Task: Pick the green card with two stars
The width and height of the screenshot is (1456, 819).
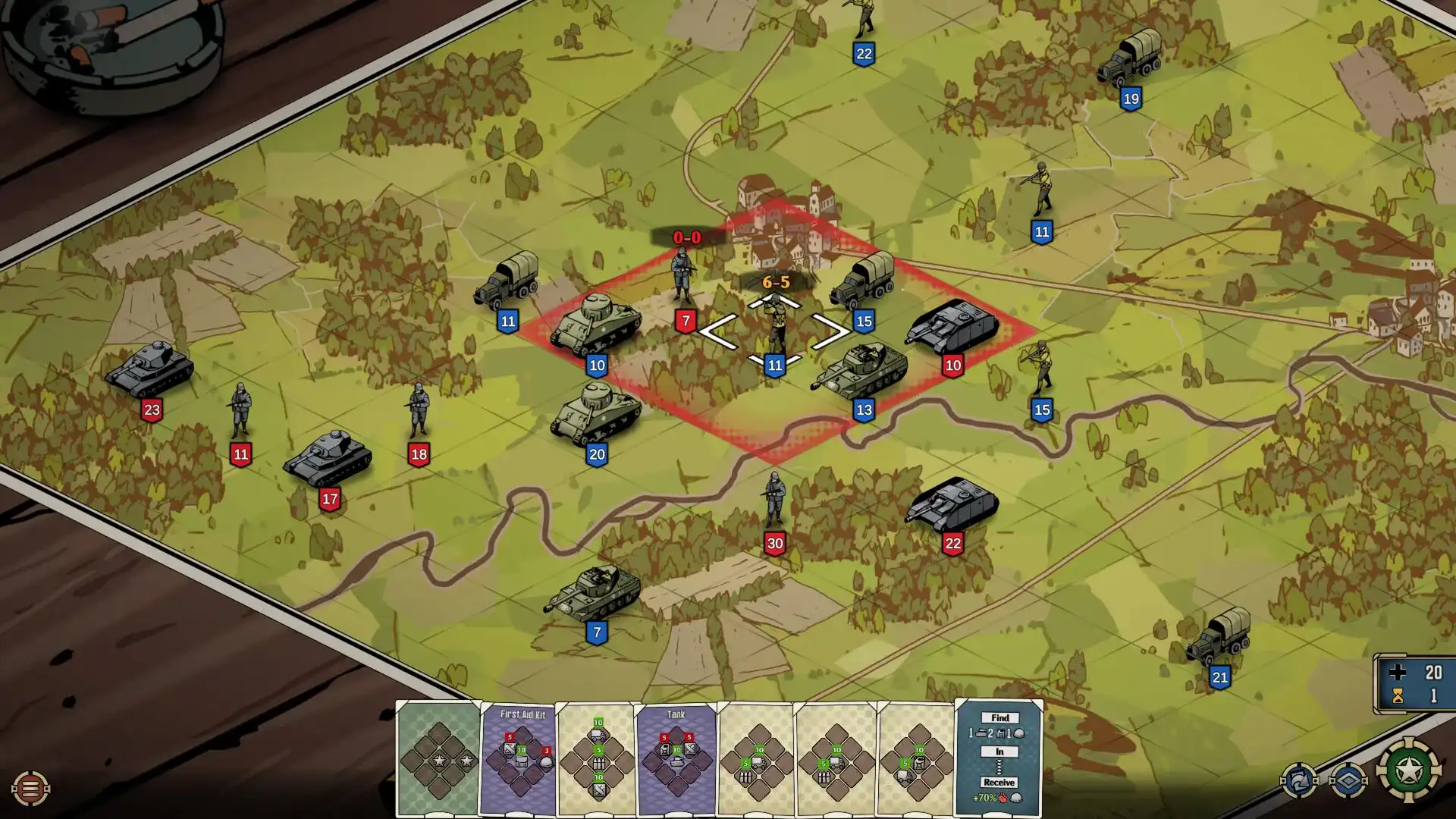Action: click(438, 758)
